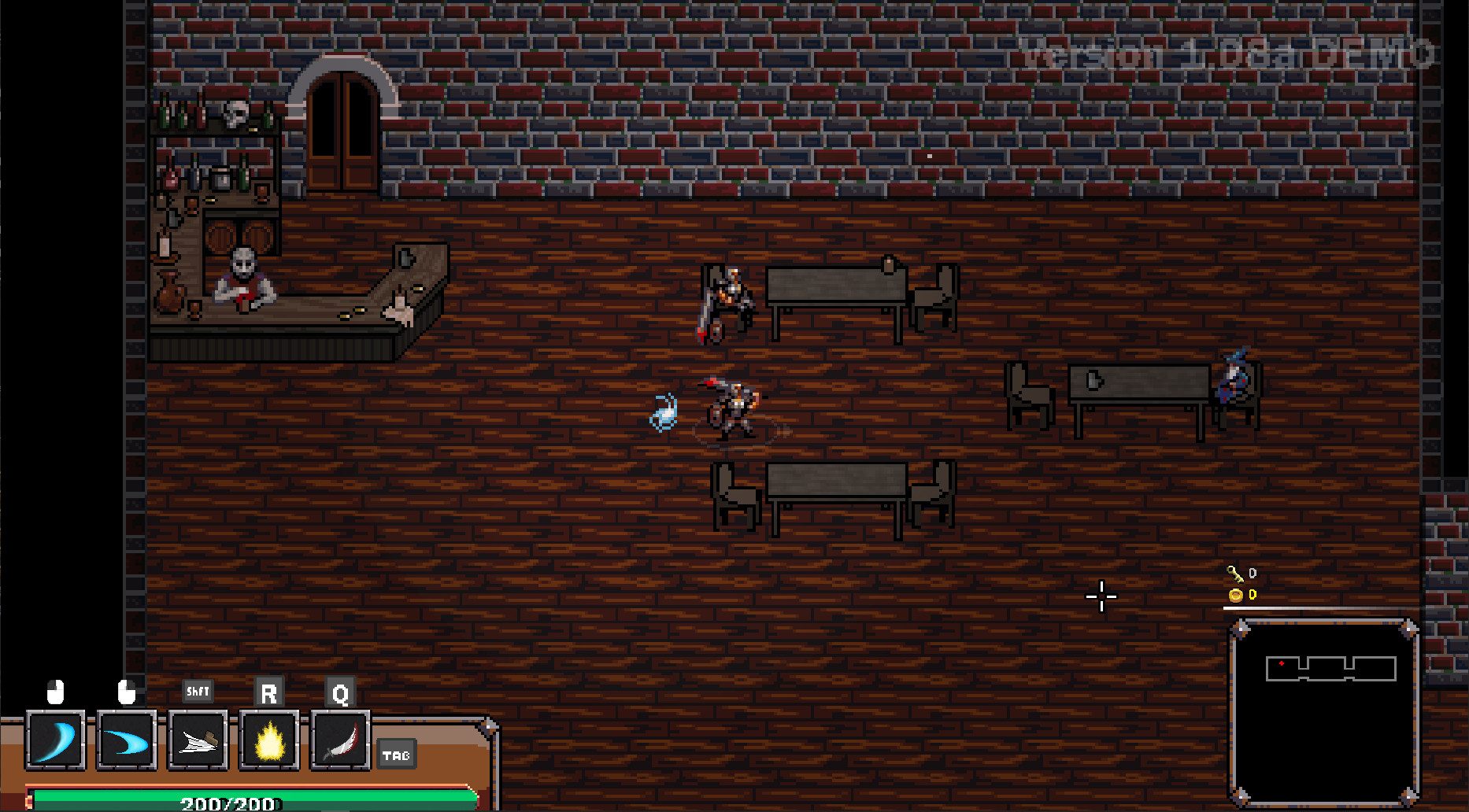Activate the fire ability in the hotbar

tap(268, 740)
